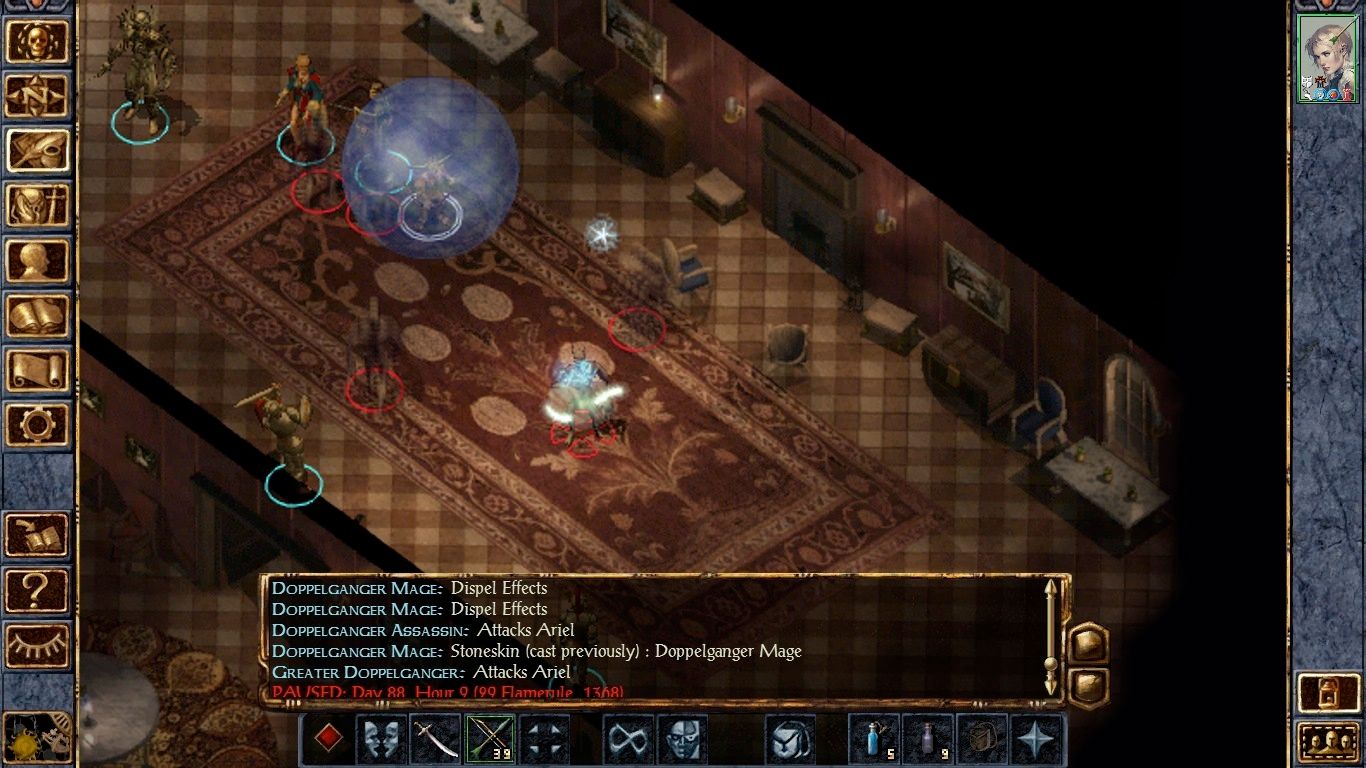Select the sword attack action icon
The image size is (1366, 768).
tap(435, 737)
